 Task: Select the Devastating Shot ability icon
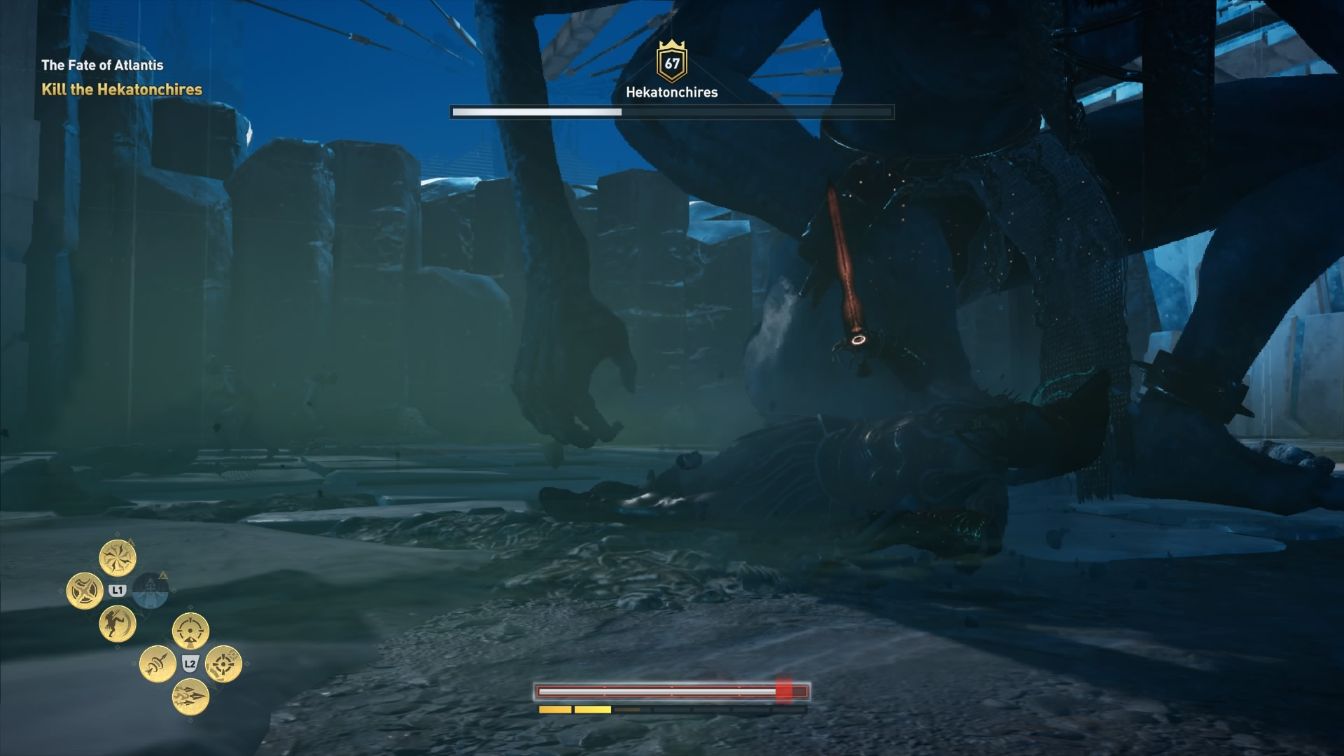pos(222,663)
